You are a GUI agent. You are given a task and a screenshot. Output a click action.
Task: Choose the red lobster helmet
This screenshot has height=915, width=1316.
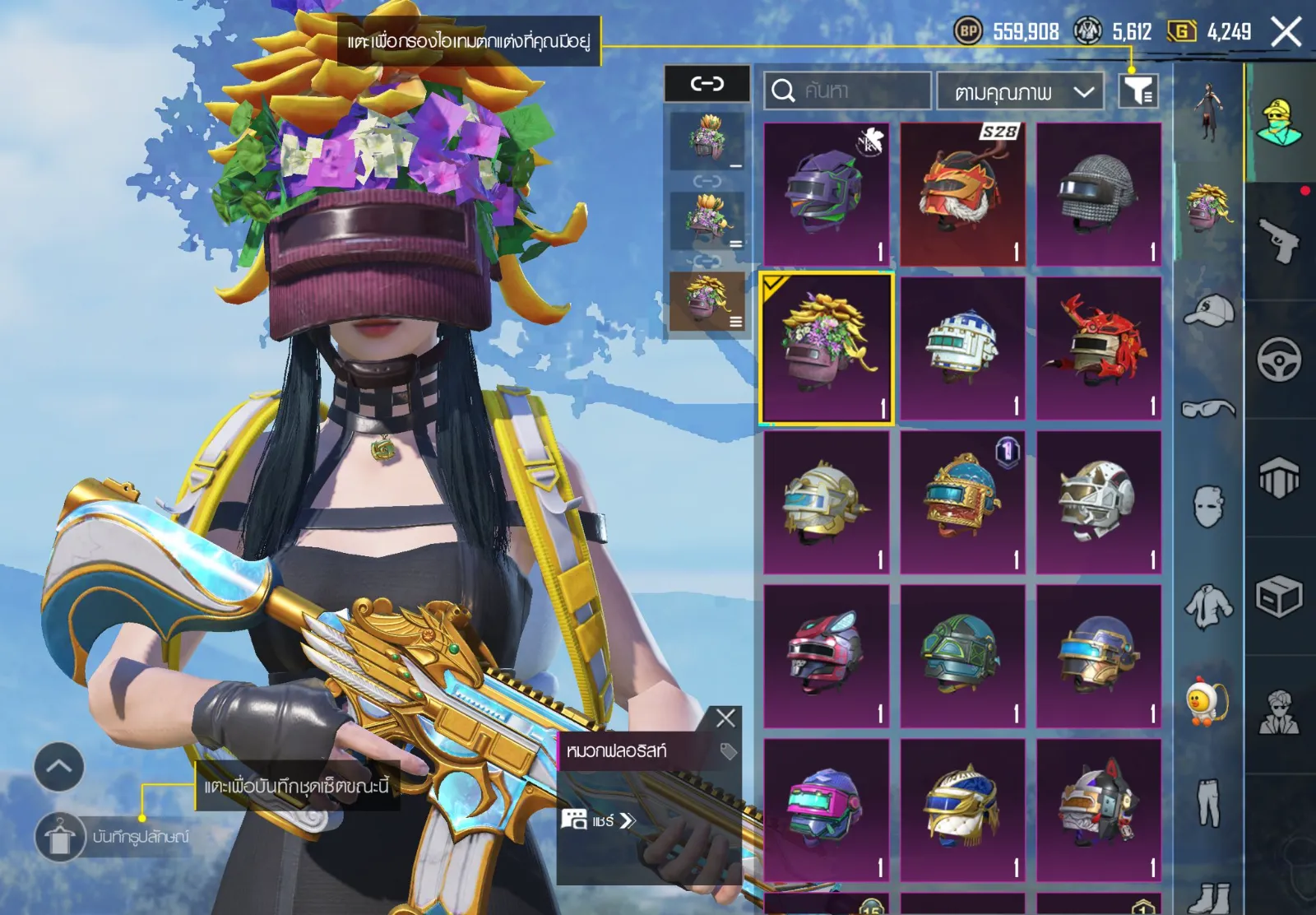tap(1099, 349)
